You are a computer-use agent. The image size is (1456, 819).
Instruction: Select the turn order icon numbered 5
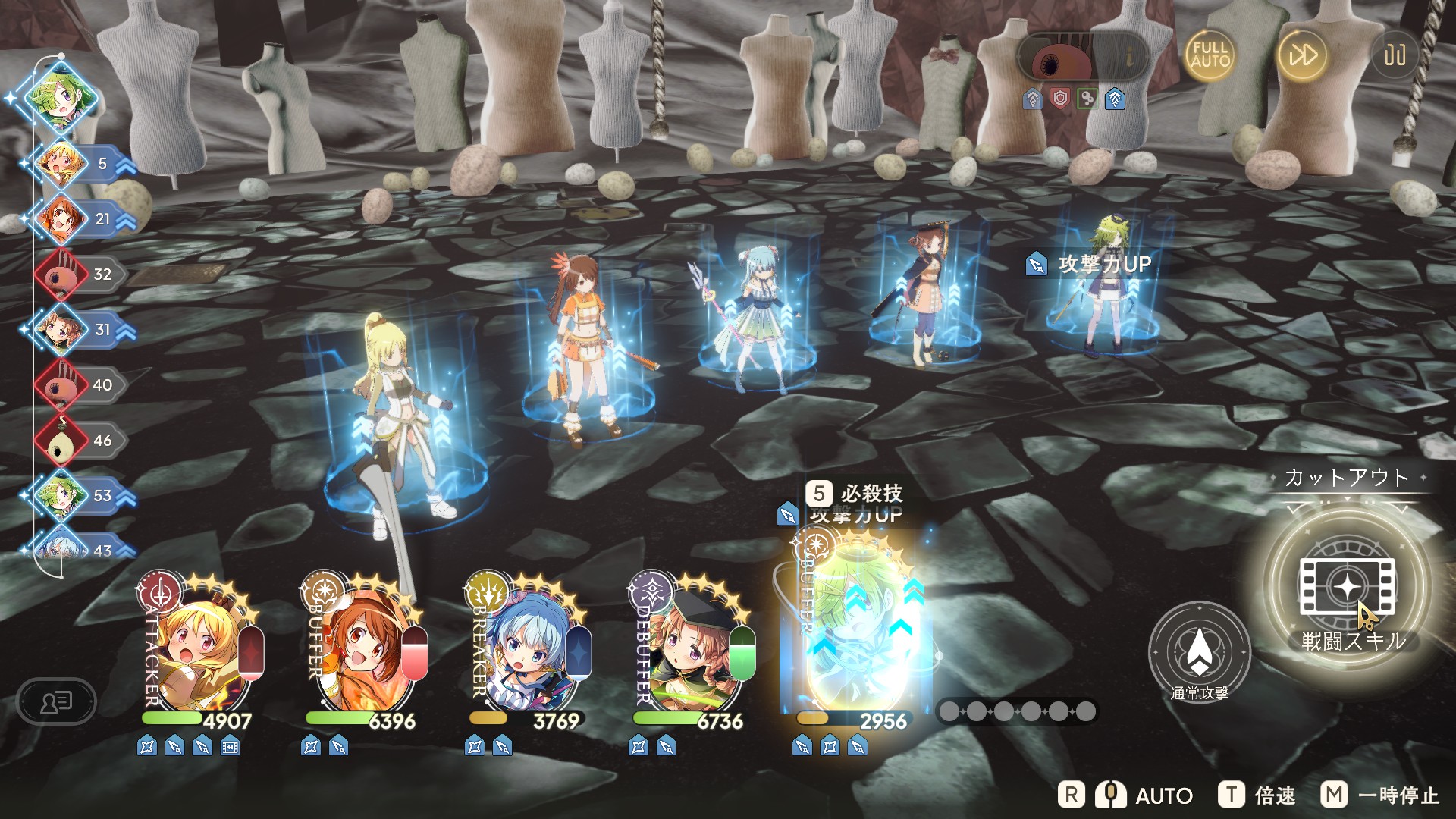62,164
